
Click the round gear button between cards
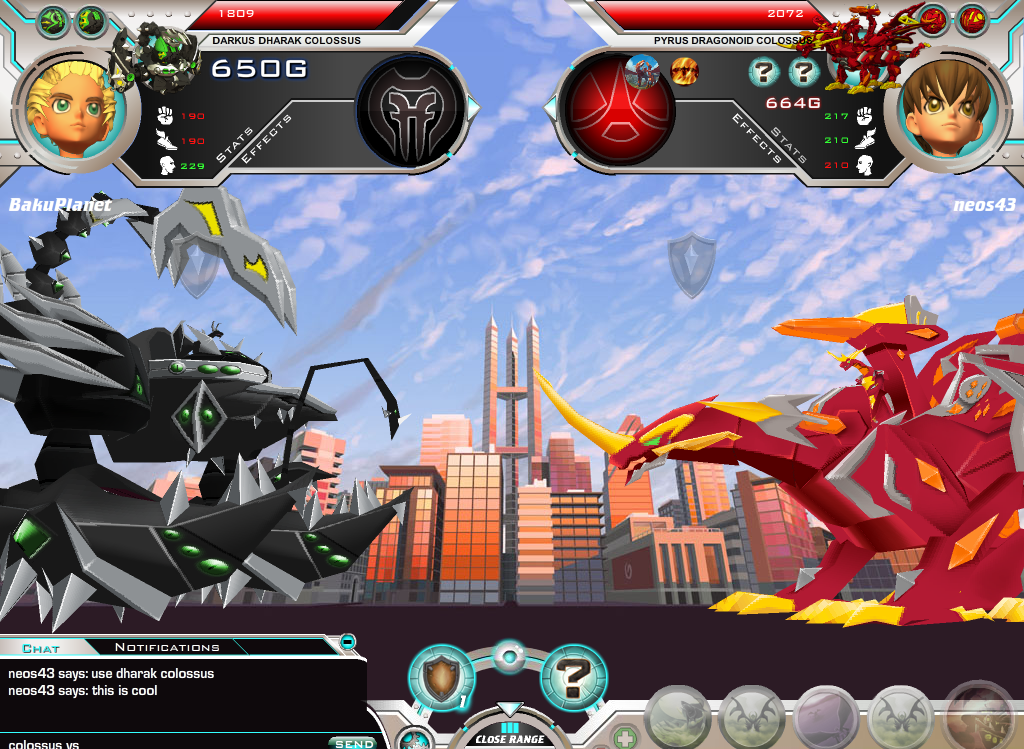tap(509, 658)
